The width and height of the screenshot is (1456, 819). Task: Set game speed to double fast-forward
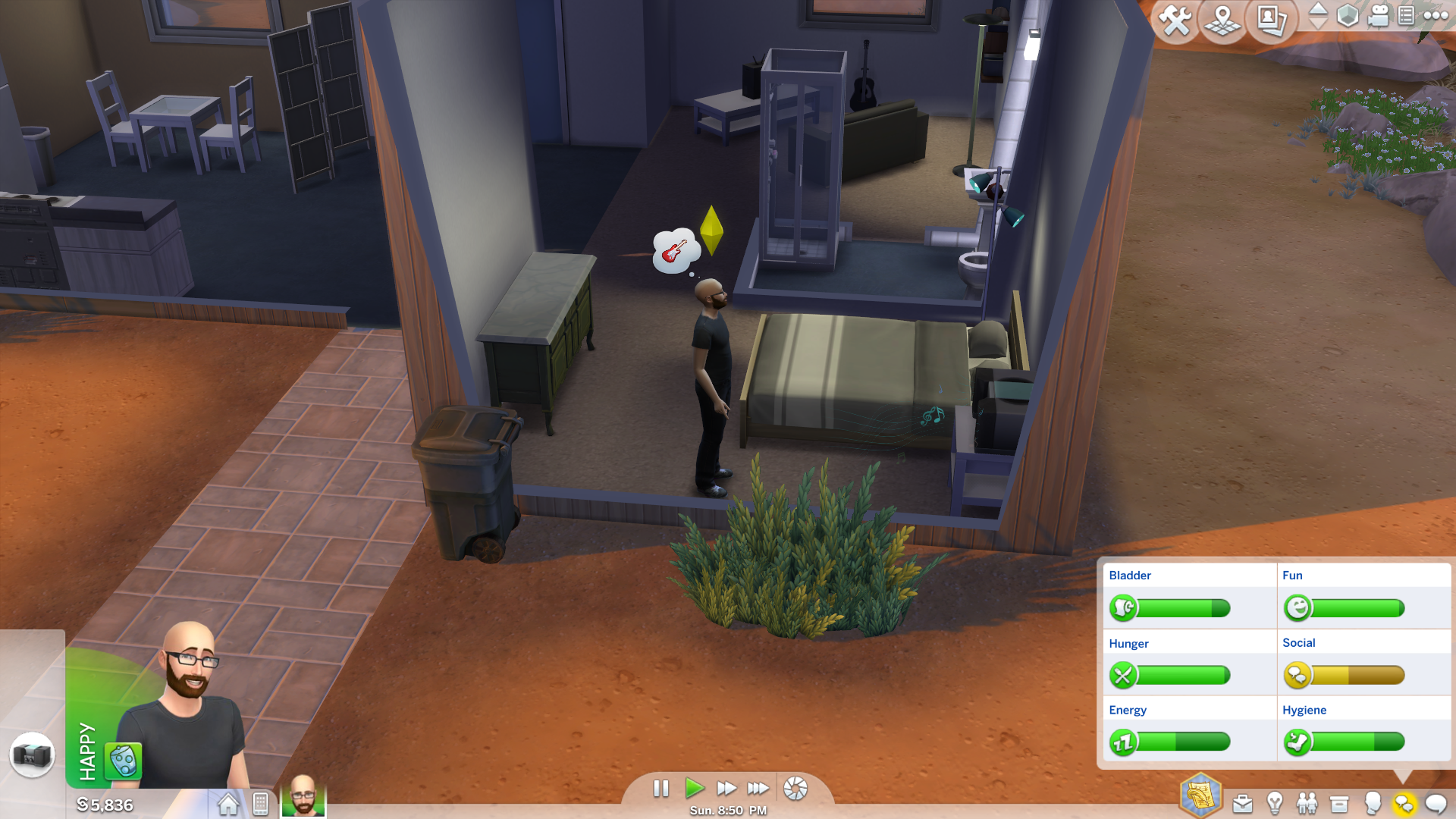pyautogui.click(x=726, y=789)
